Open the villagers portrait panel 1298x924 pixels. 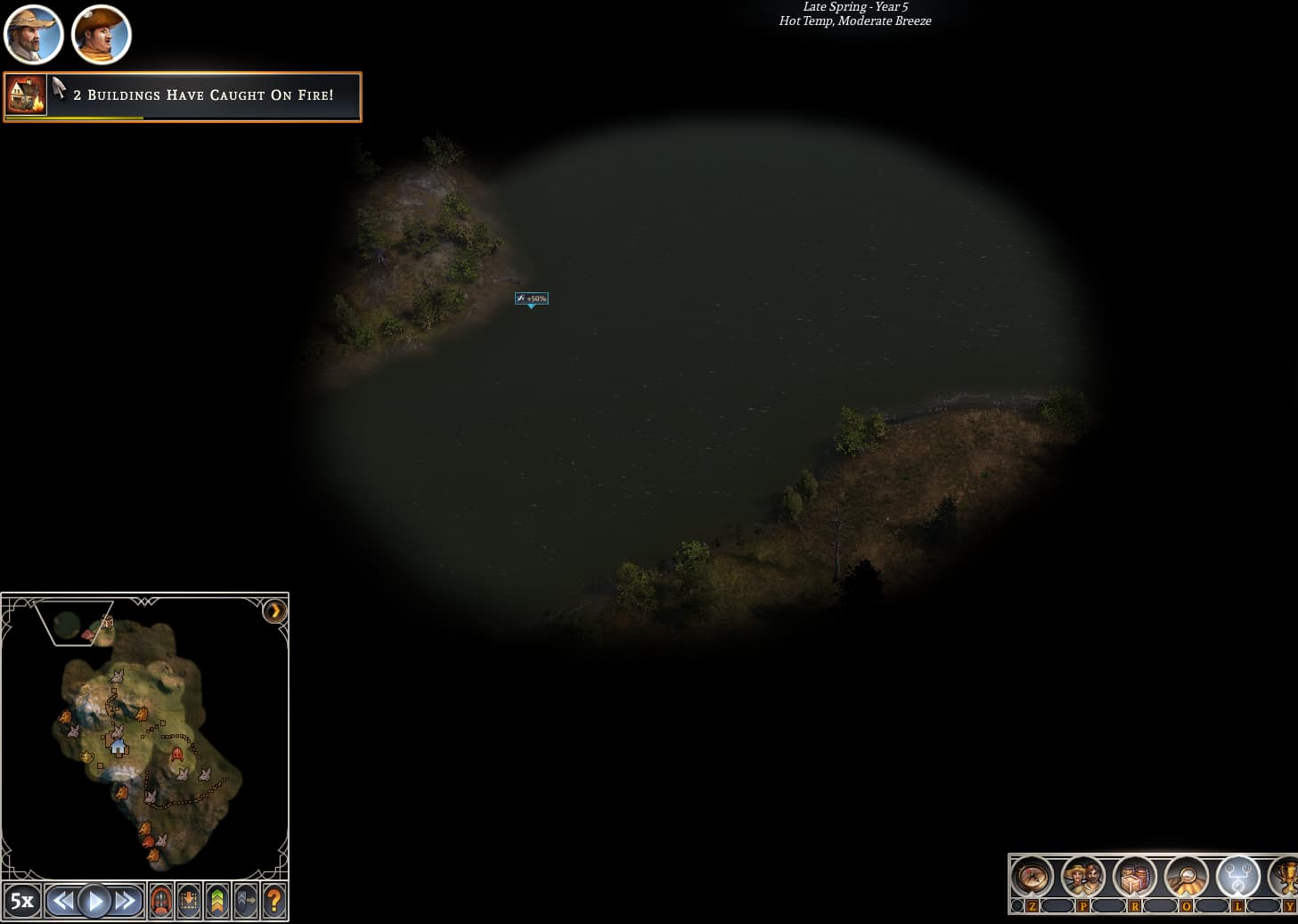click(1082, 879)
